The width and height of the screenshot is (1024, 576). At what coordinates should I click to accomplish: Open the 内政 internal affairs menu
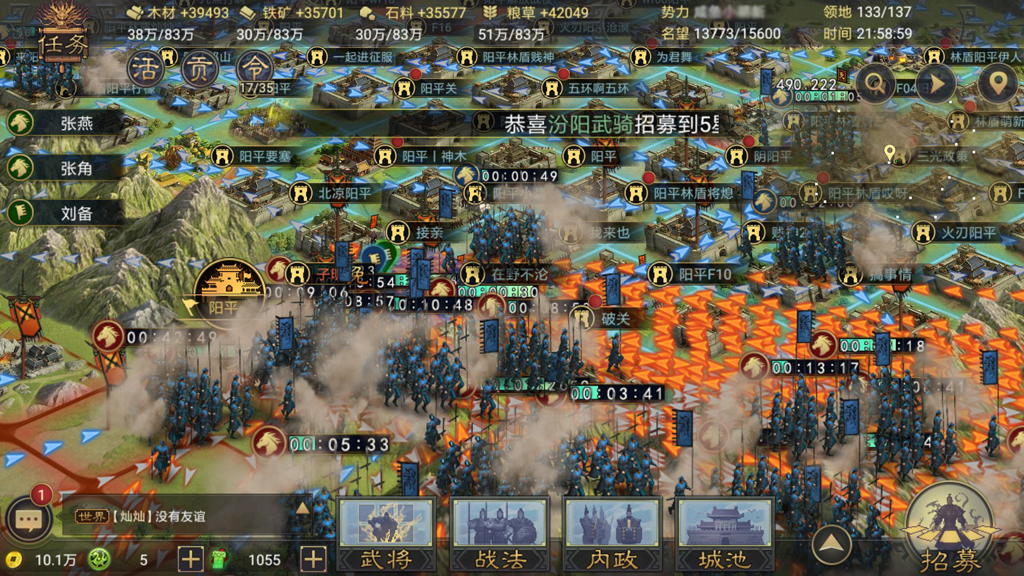pos(612,534)
